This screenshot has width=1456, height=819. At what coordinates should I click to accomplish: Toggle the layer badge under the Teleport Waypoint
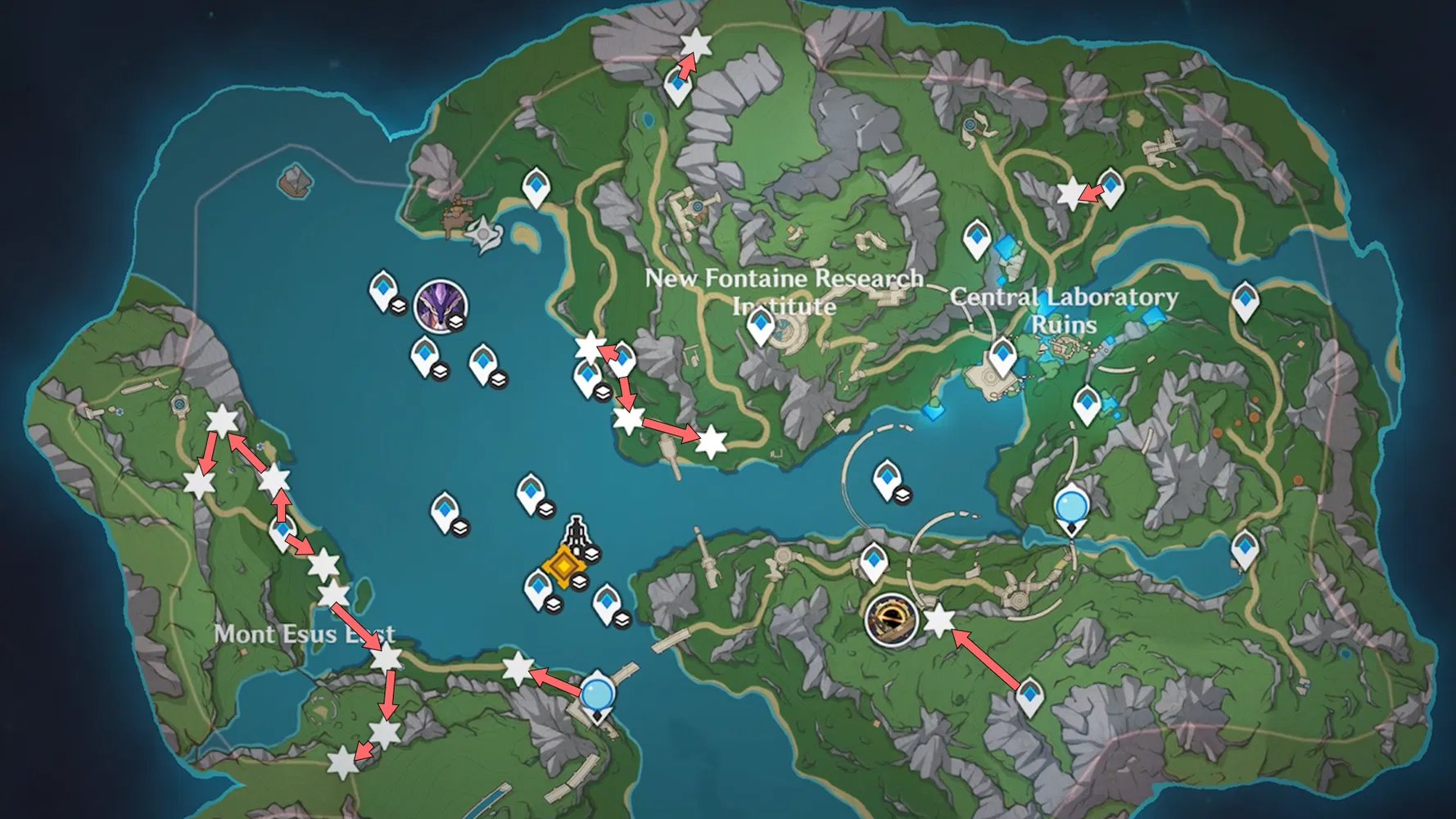(x=580, y=581)
